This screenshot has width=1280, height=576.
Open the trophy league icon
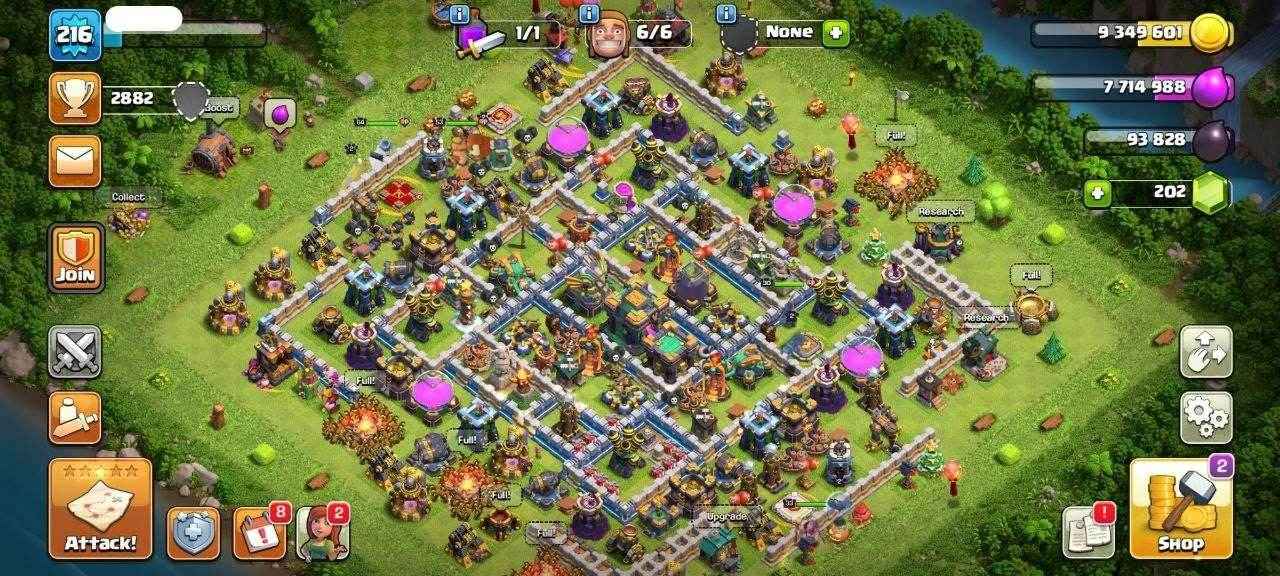pyautogui.click(x=75, y=98)
